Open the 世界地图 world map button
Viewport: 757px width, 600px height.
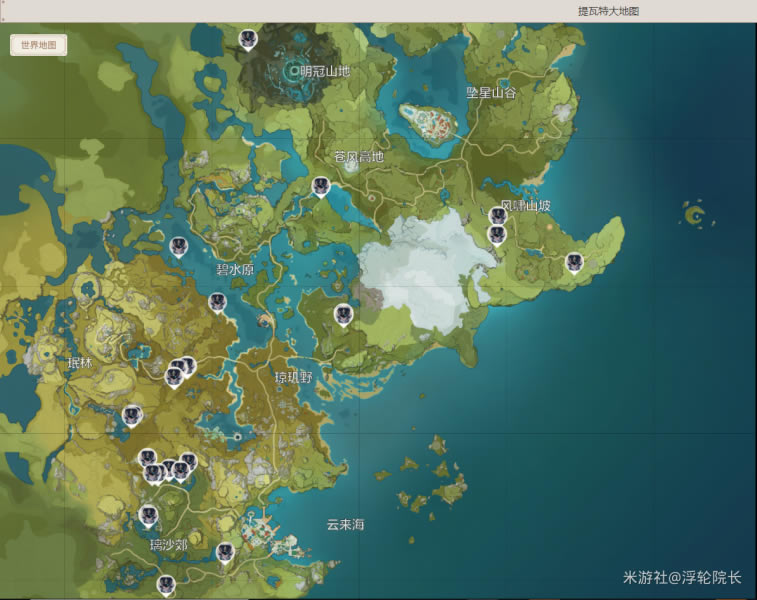39,45
